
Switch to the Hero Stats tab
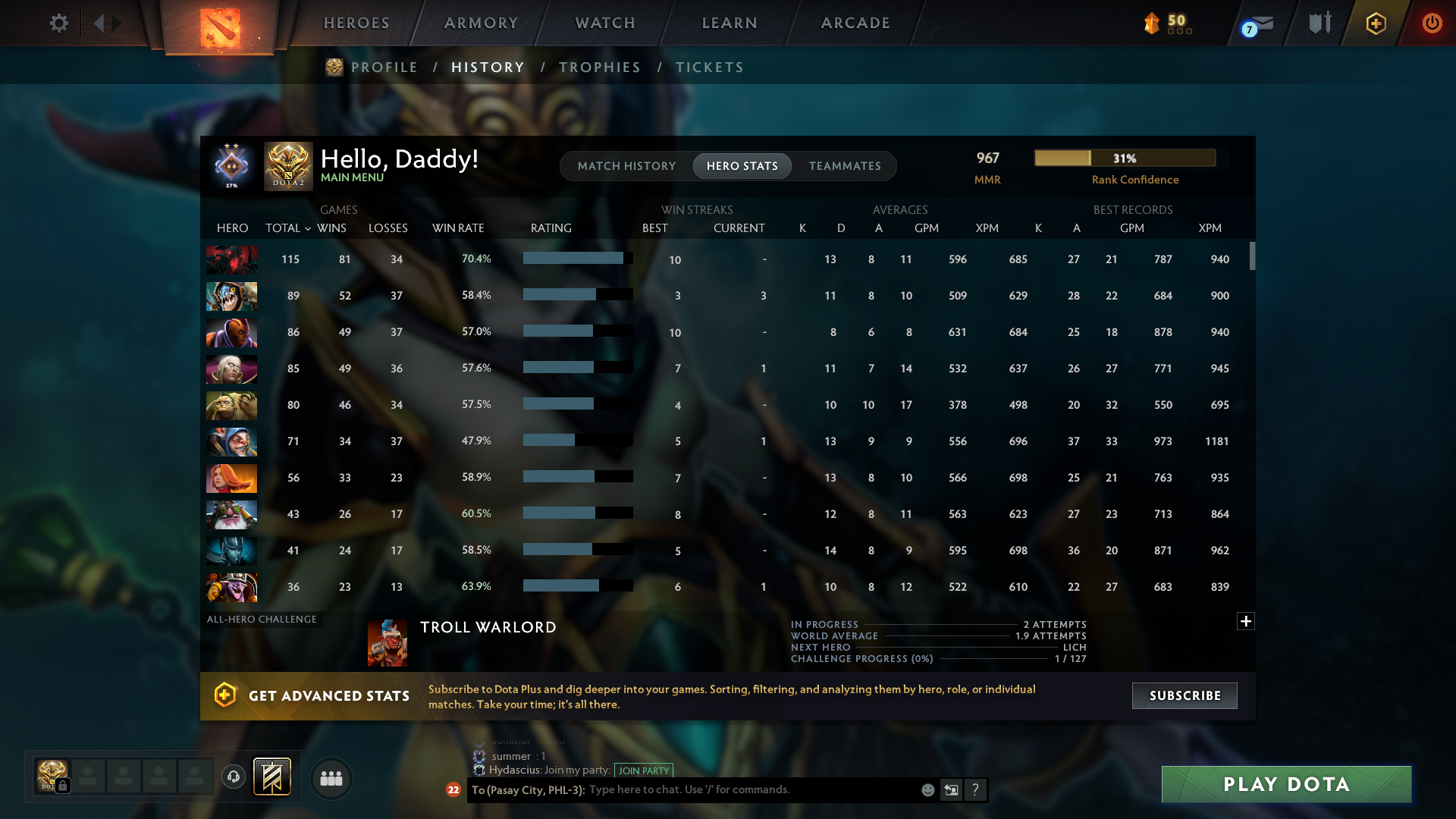click(742, 166)
